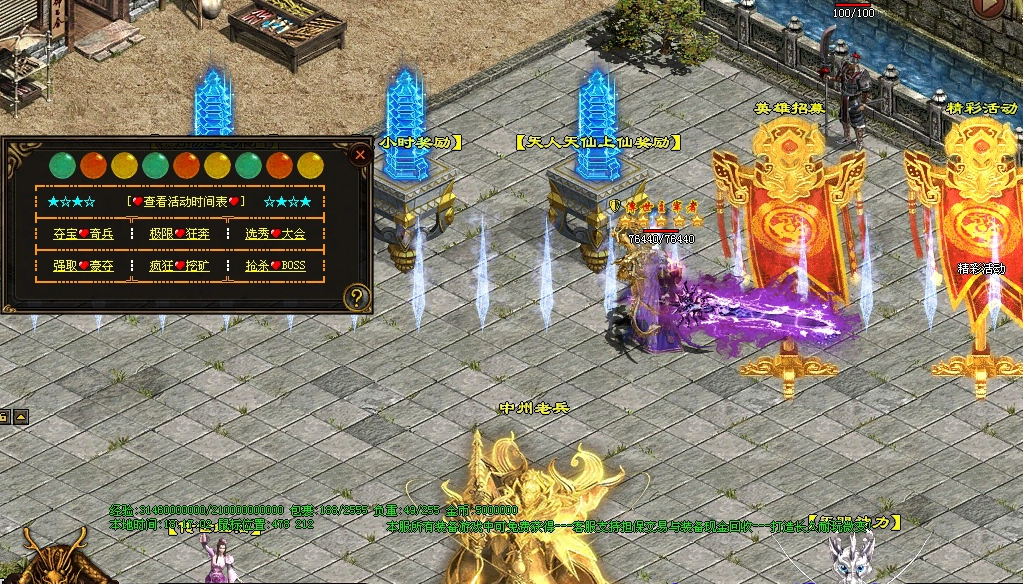Close the activity panel with the X
1023x584 pixels.
(360, 155)
